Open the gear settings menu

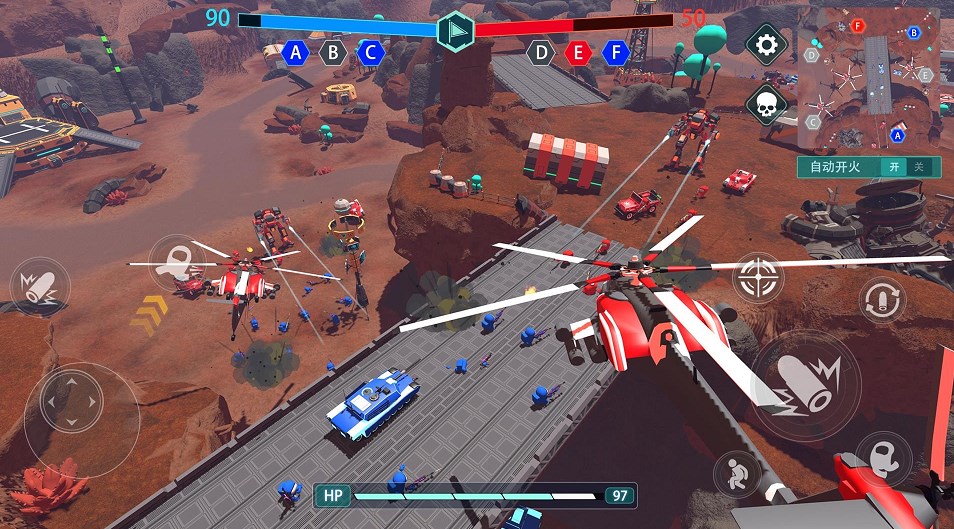767,45
